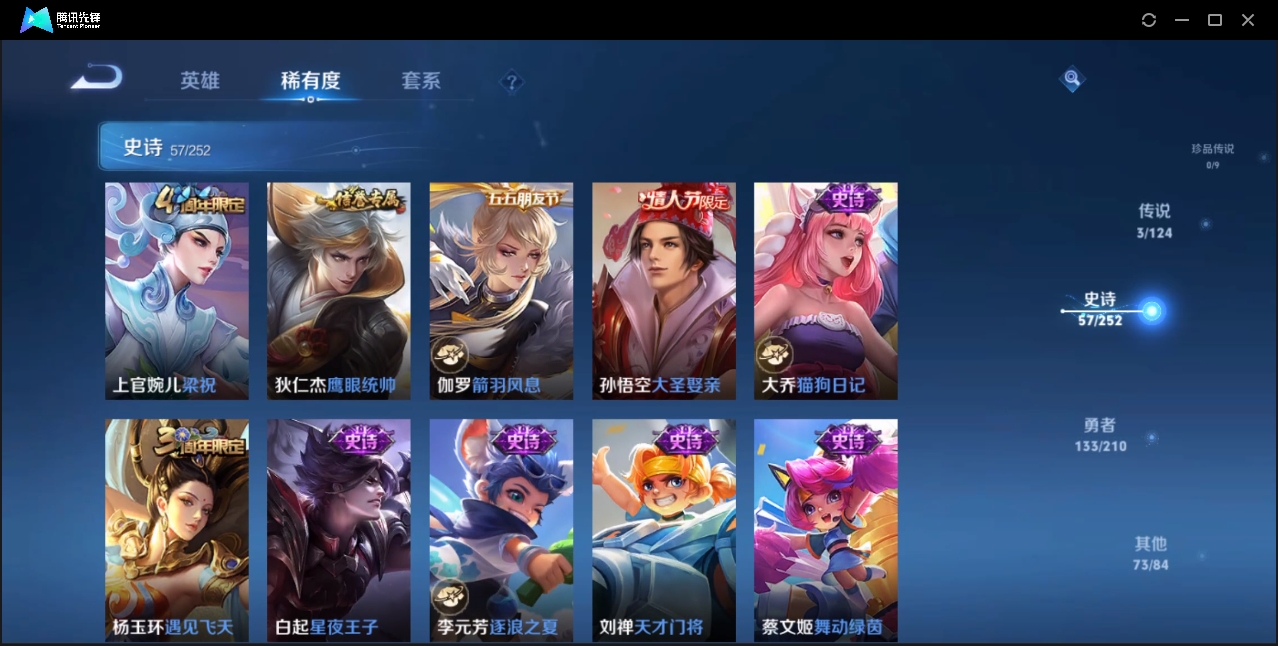
Task: Select the 其他 category
Action: pos(1151,553)
